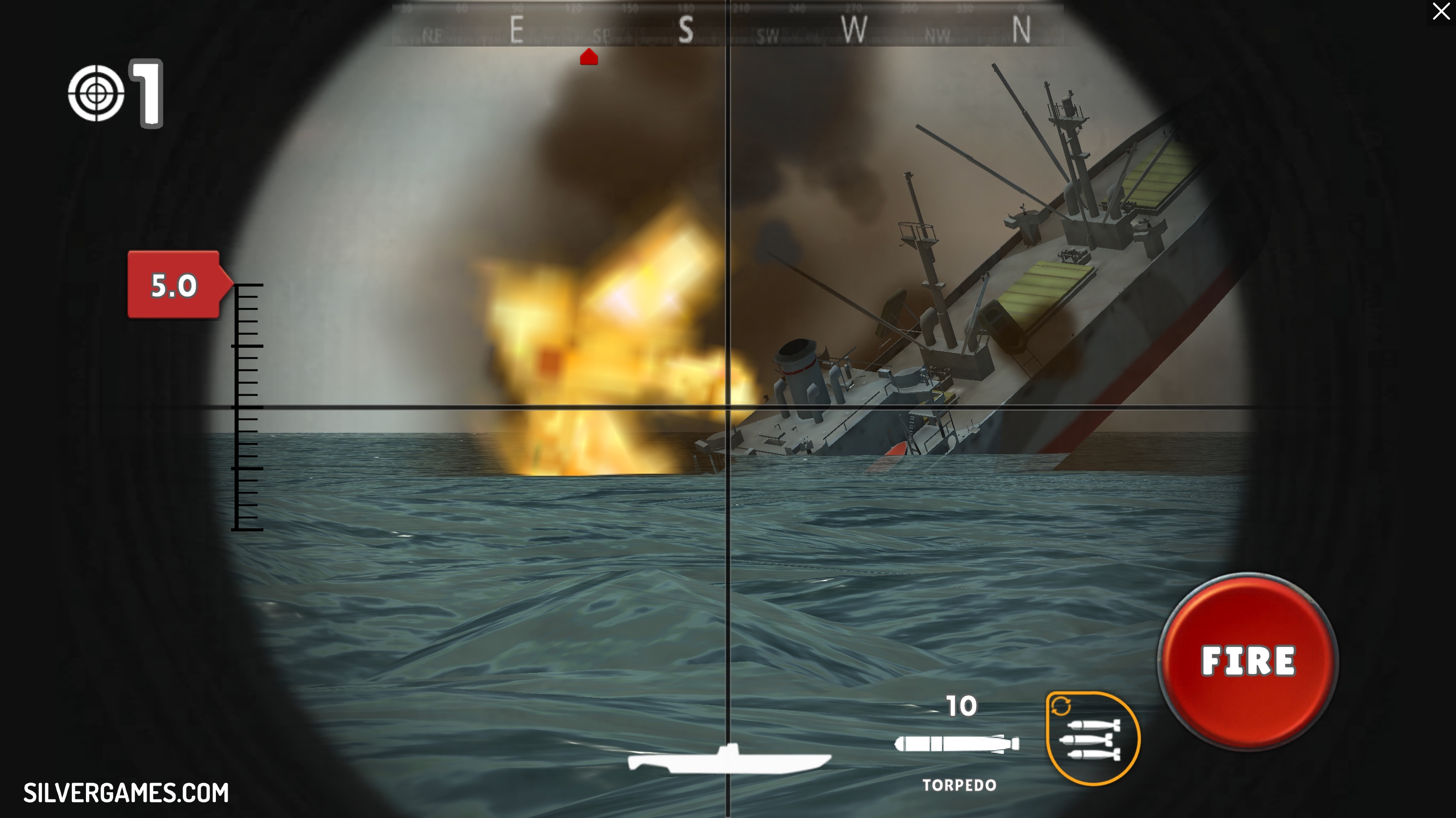Select the white submarine silhouette icon
Image resolution: width=1456 pixels, height=818 pixels.
(729, 760)
